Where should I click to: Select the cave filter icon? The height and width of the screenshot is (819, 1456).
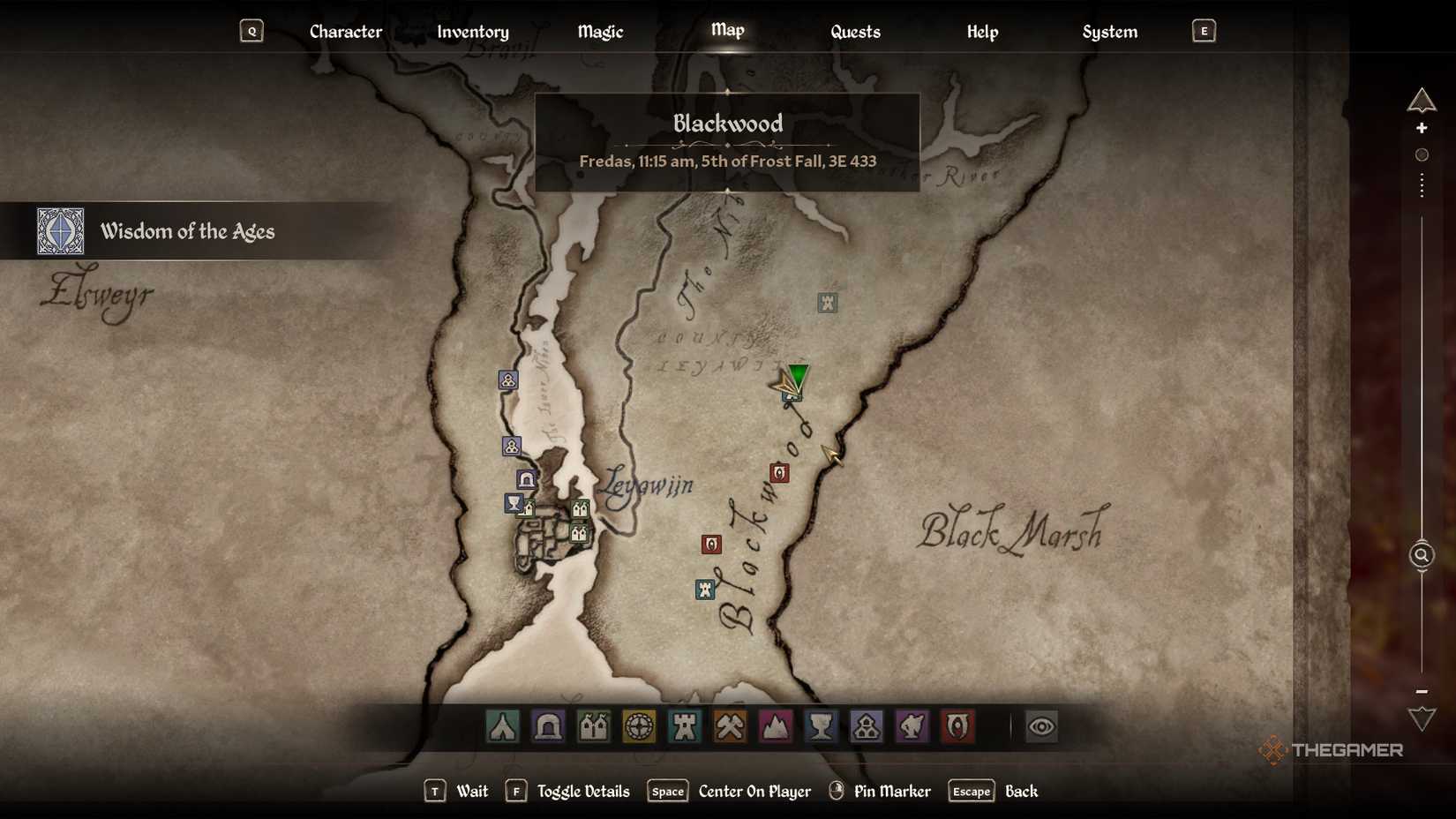pyautogui.click(x=548, y=726)
